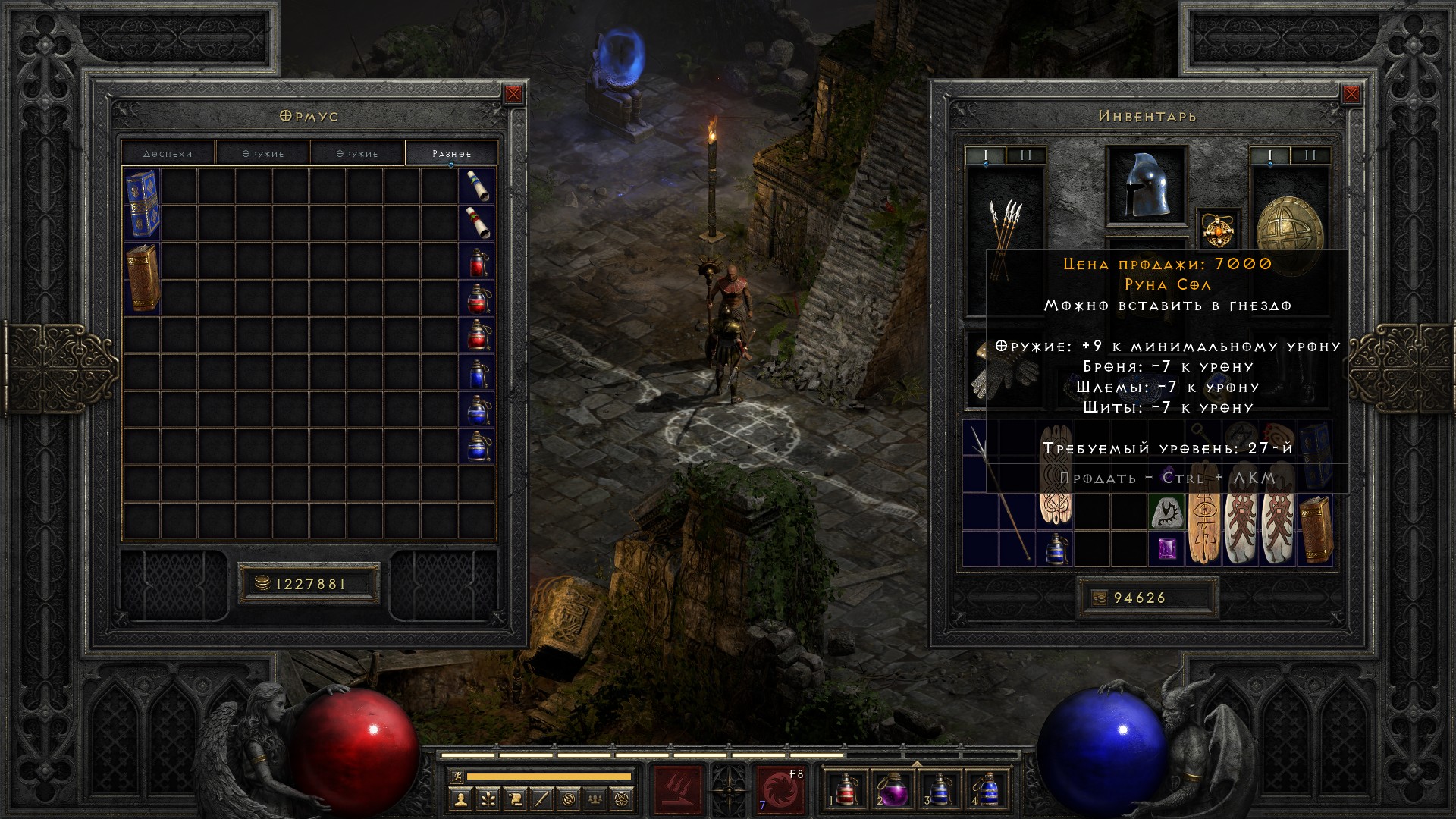
Task: Use the red healing potion in belt slot 1
Action: (846, 789)
